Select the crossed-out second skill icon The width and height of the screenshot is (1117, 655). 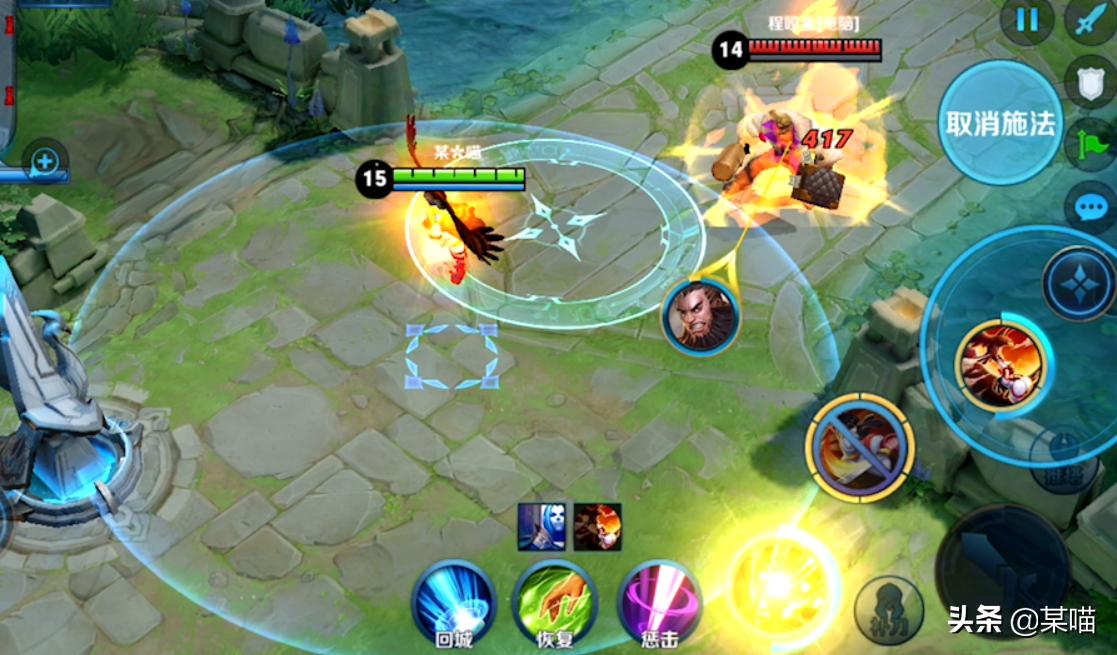pyautogui.click(x=859, y=446)
